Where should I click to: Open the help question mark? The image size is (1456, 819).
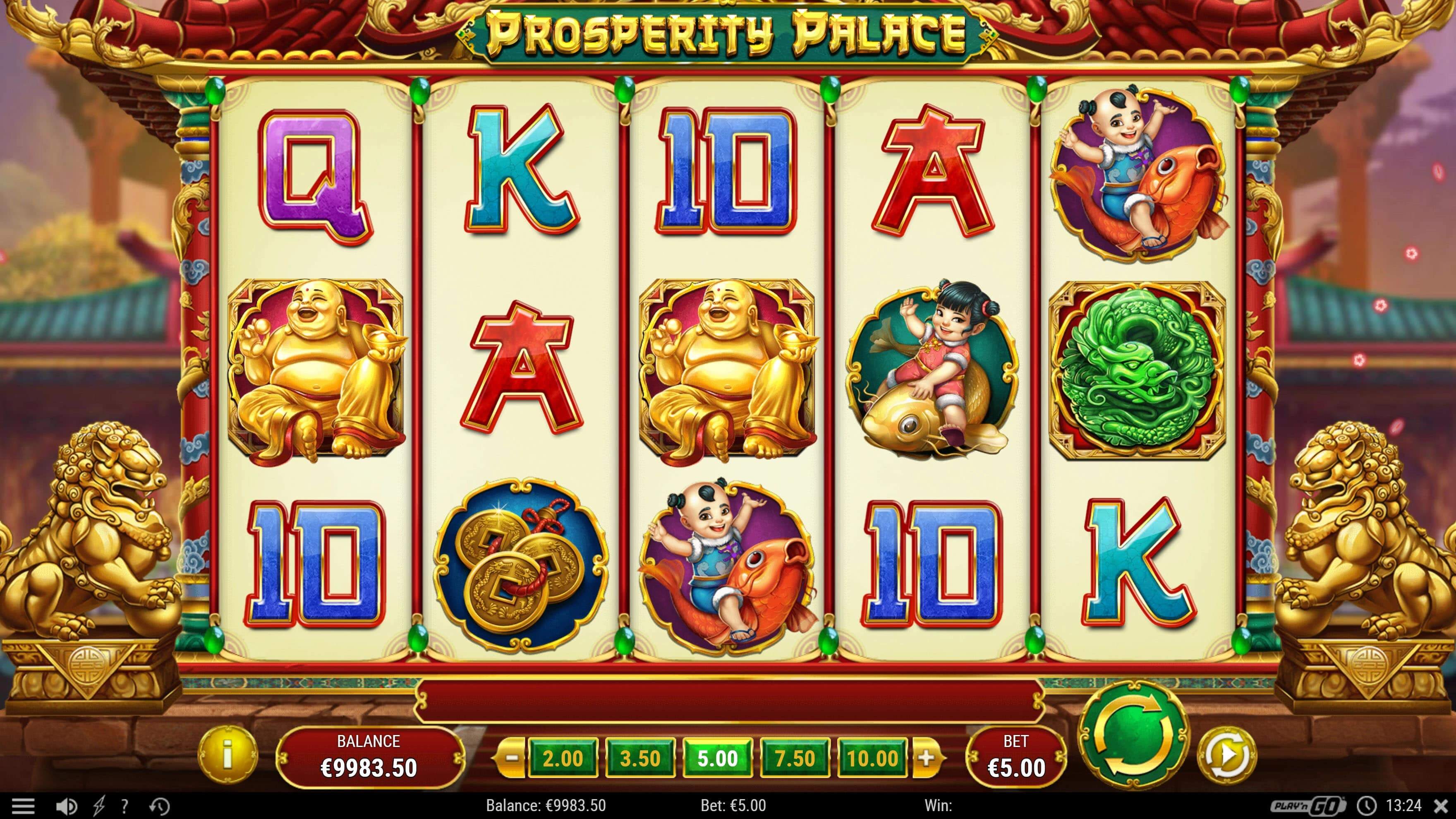click(125, 805)
